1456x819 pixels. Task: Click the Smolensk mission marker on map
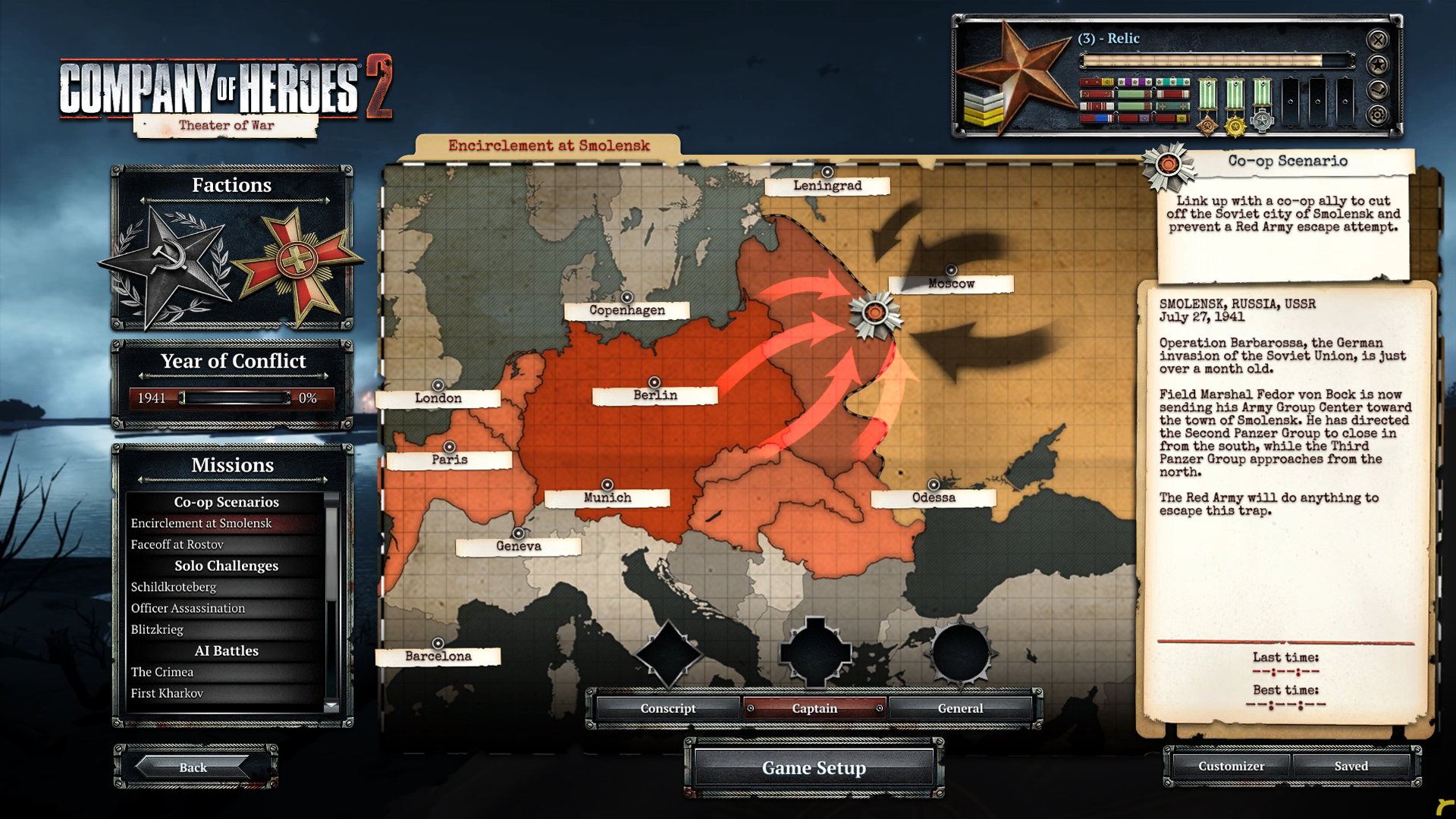(875, 313)
